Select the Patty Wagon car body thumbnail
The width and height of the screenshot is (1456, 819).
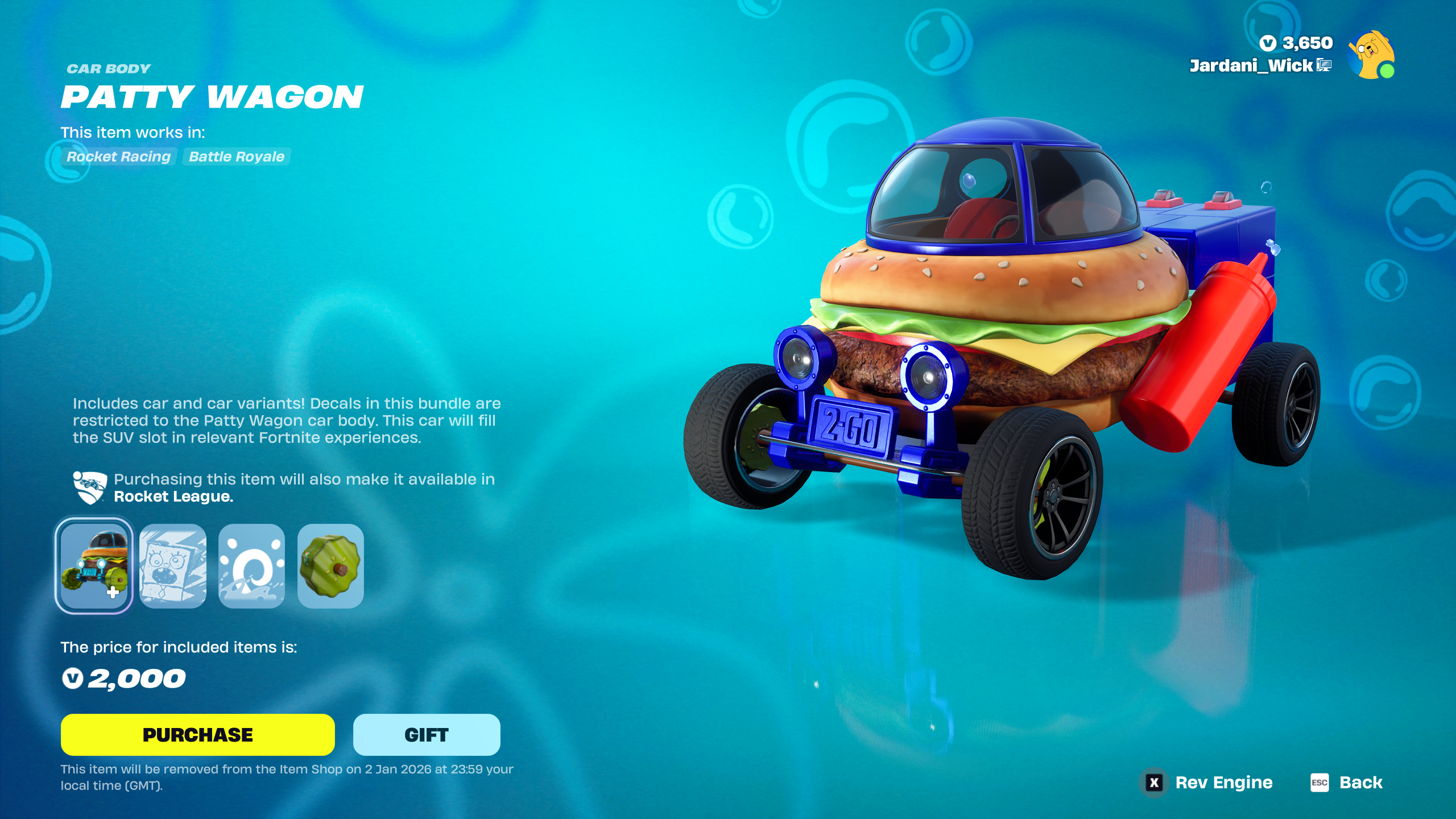click(x=94, y=565)
